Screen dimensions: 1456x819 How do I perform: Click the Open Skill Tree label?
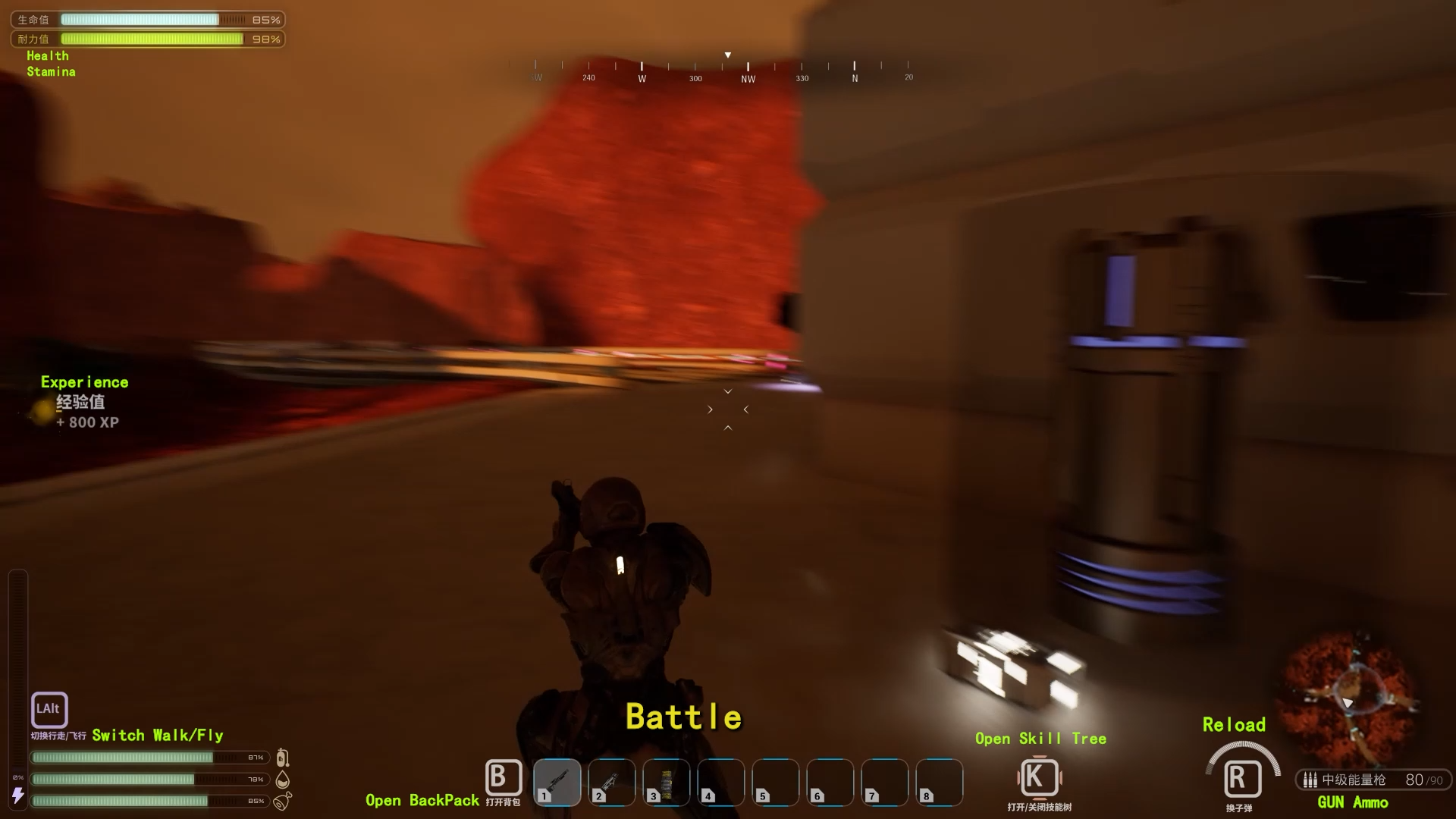[x=1040, y=738]
